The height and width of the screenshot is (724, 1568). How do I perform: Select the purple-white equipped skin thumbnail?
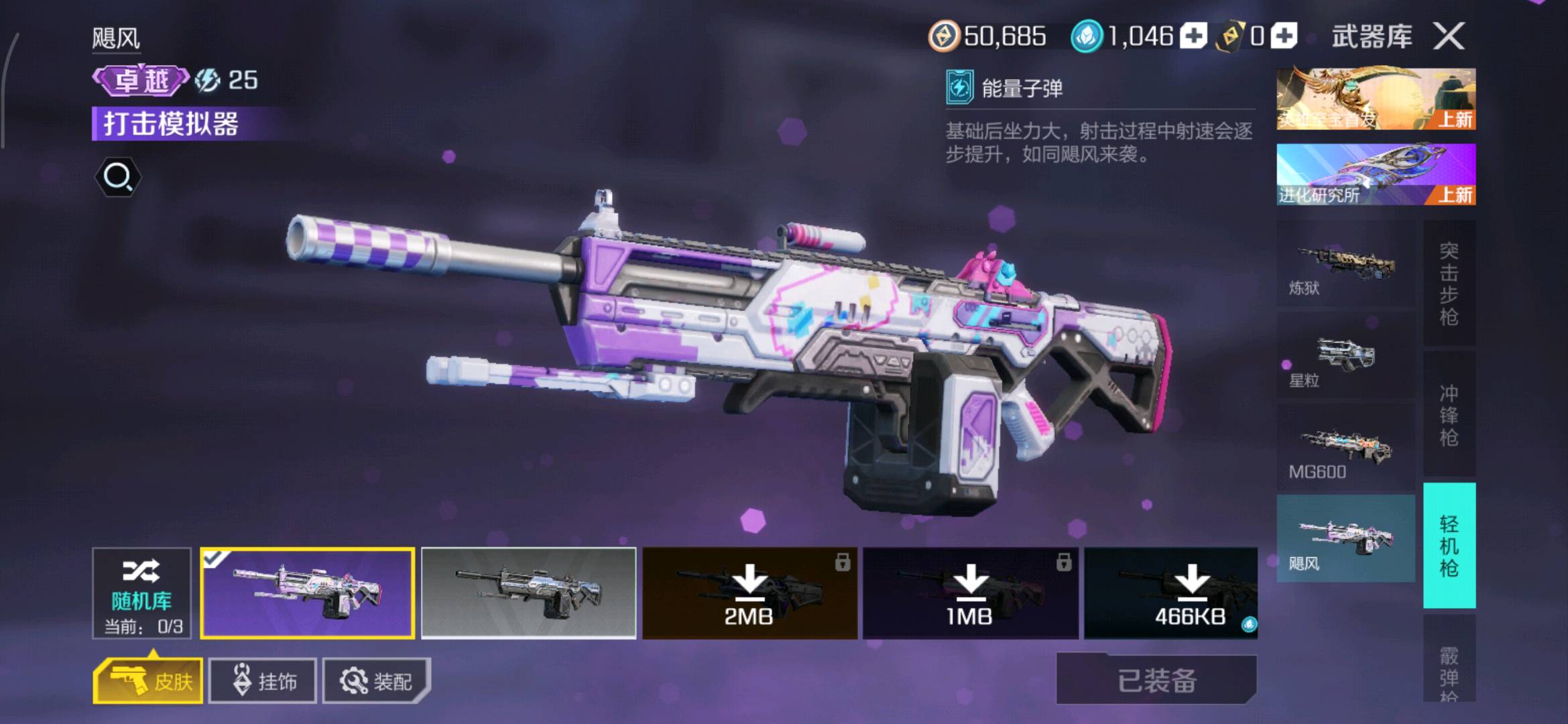click(x=308, y=593)
